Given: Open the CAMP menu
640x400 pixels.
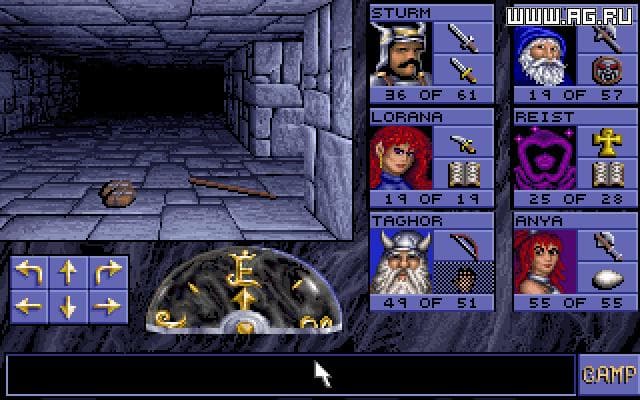Looking at the screenshot, I should pyautogui.click(x=607, y=374).
